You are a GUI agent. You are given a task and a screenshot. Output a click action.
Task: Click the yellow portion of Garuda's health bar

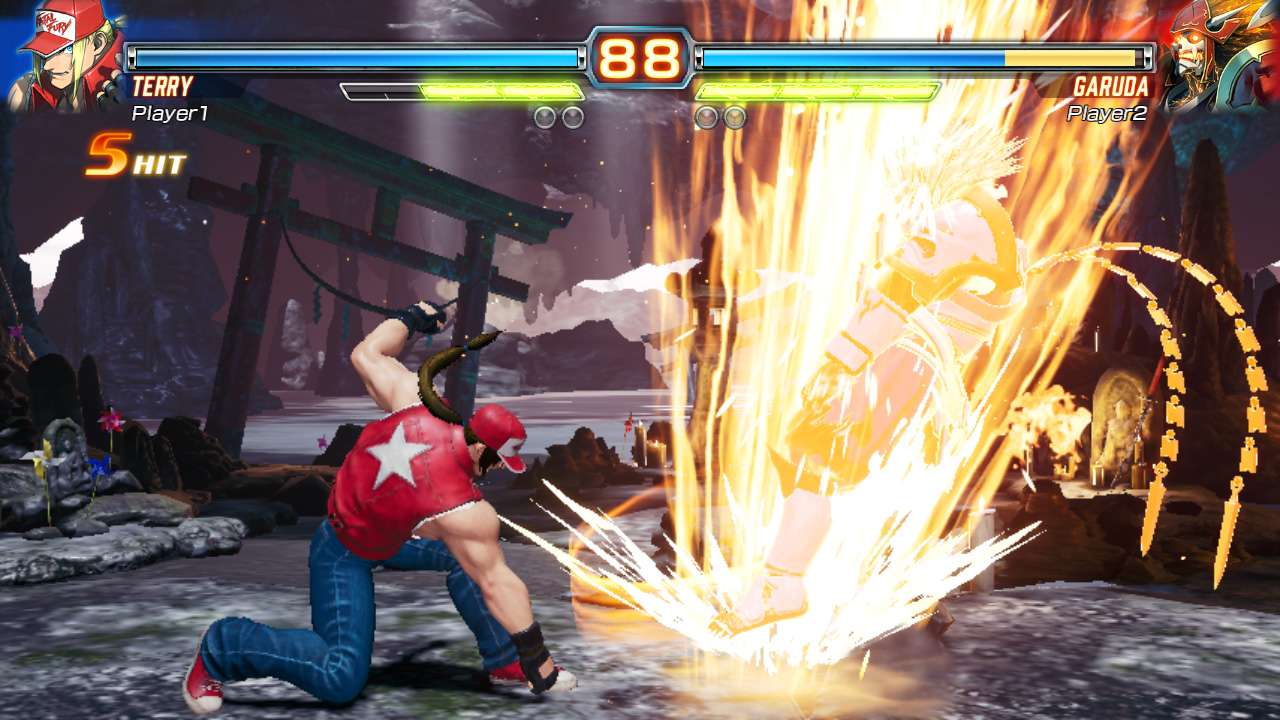[x=1070, y=58]
